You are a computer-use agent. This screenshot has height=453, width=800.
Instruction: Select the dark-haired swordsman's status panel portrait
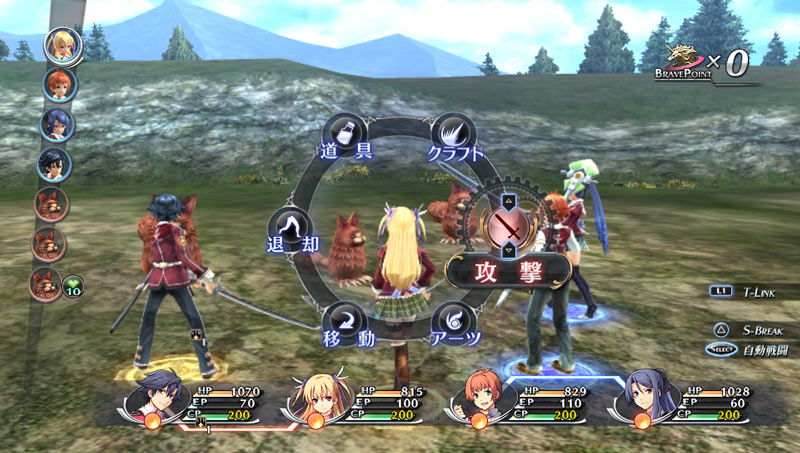153,398
